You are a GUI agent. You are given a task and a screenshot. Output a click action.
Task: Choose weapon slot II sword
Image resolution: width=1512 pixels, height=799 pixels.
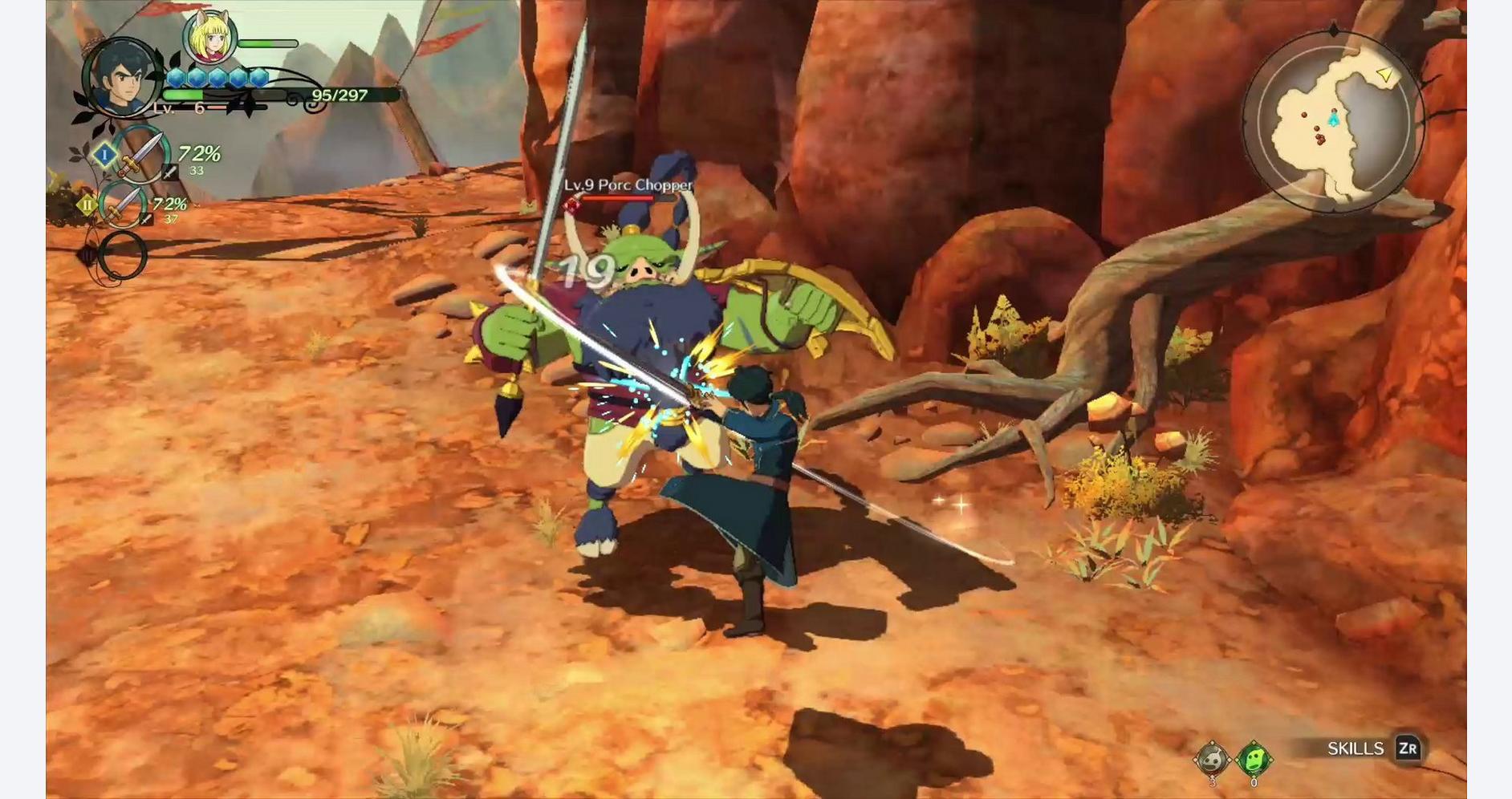tap(121, 204)
